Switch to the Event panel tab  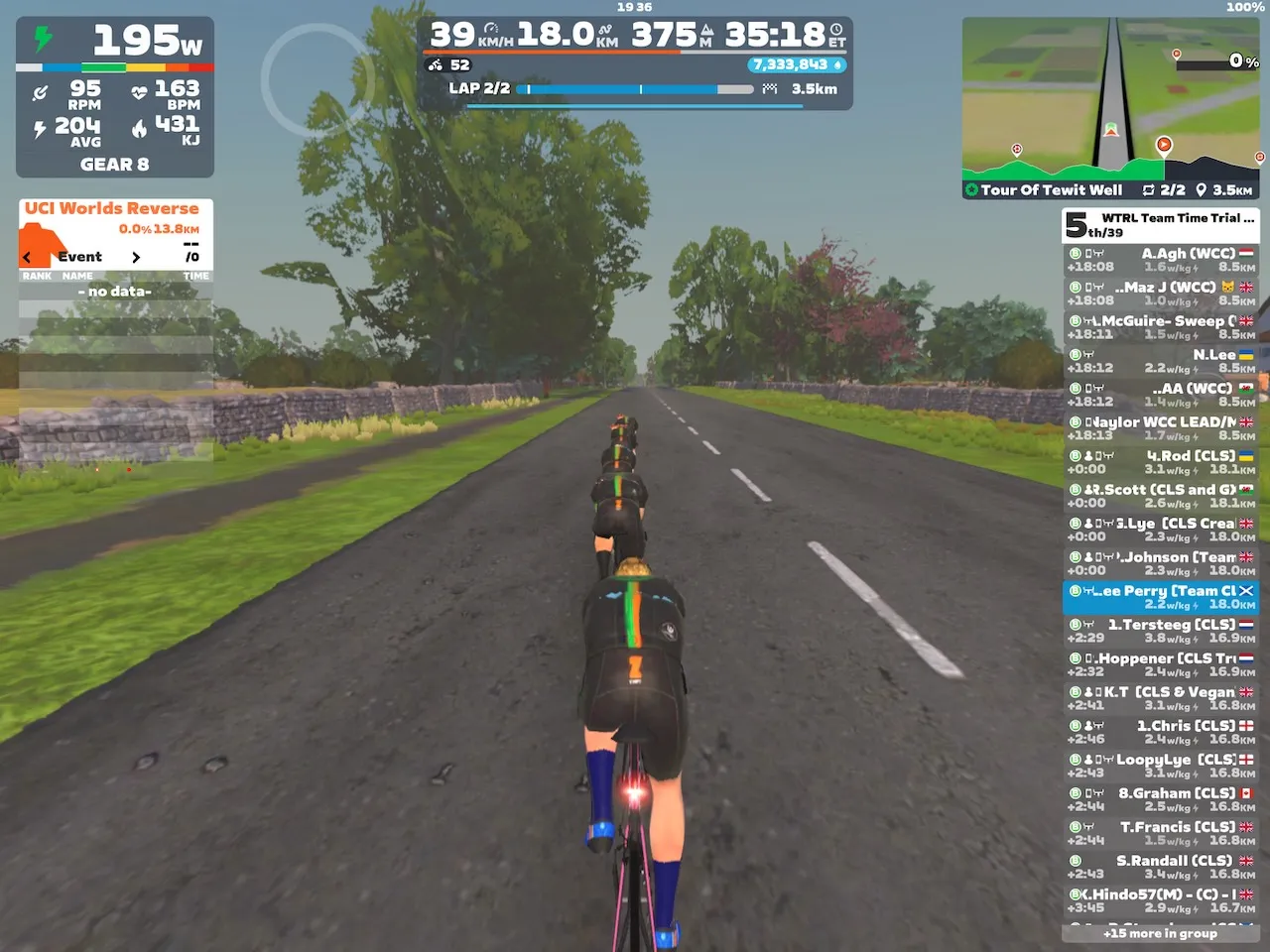tap(81, 257)
